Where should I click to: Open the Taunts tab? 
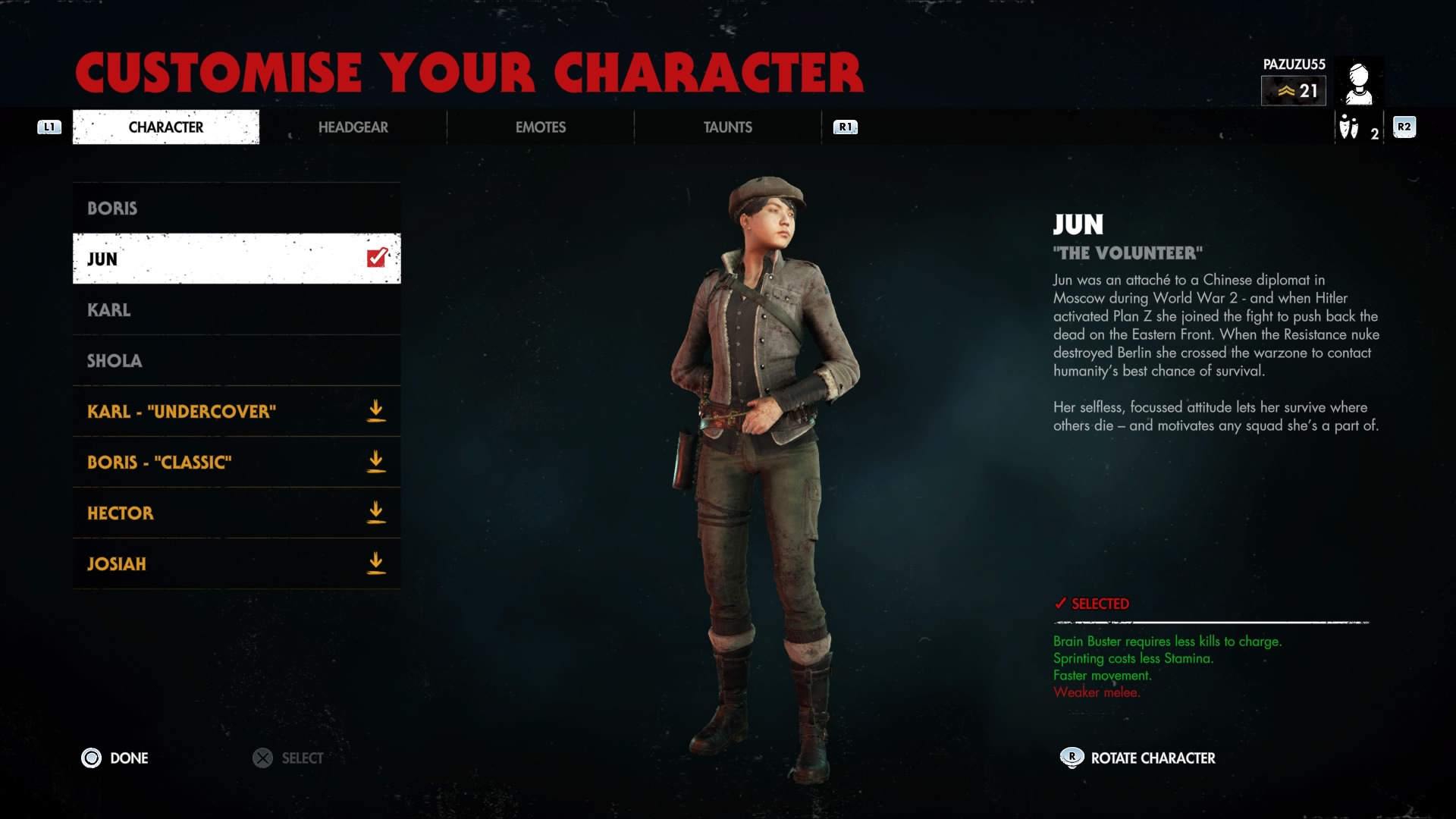pyautogui.click(x=727, y=127)
